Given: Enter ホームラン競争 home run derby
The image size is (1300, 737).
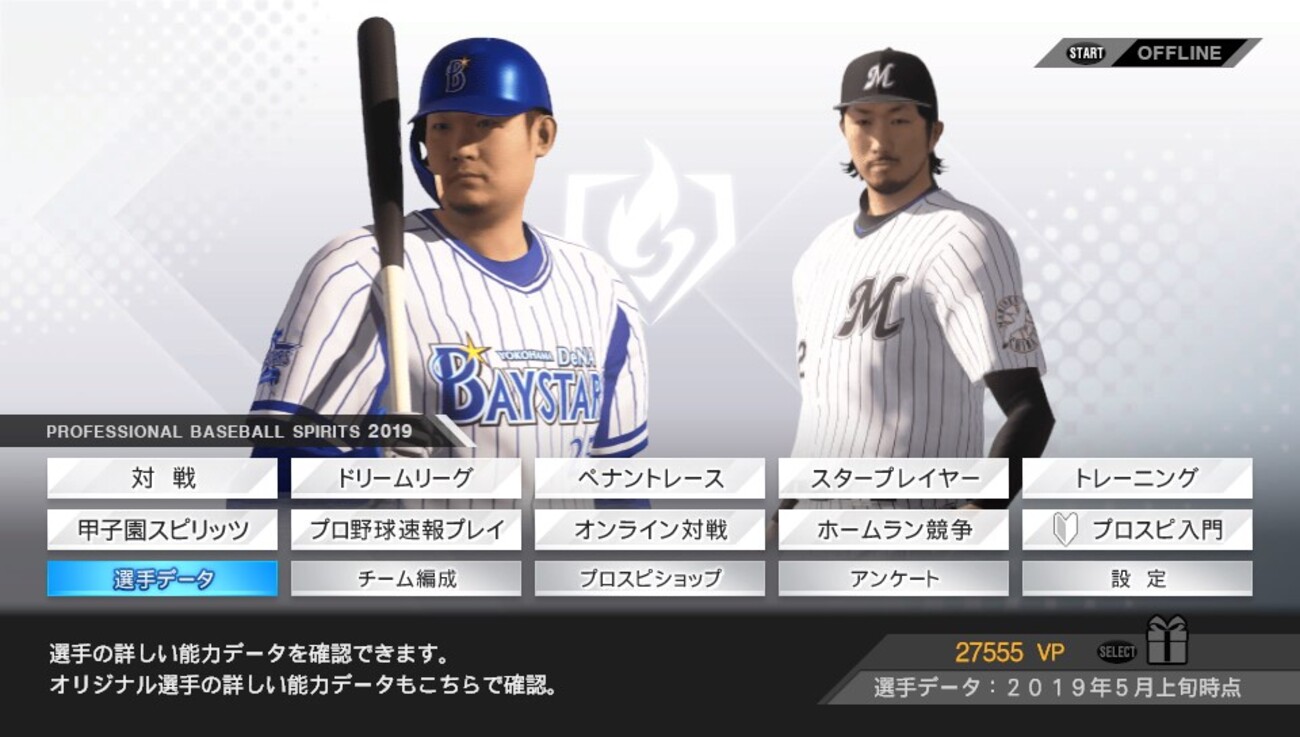Looking at the screenshot, I should click(x=893, y=530).
